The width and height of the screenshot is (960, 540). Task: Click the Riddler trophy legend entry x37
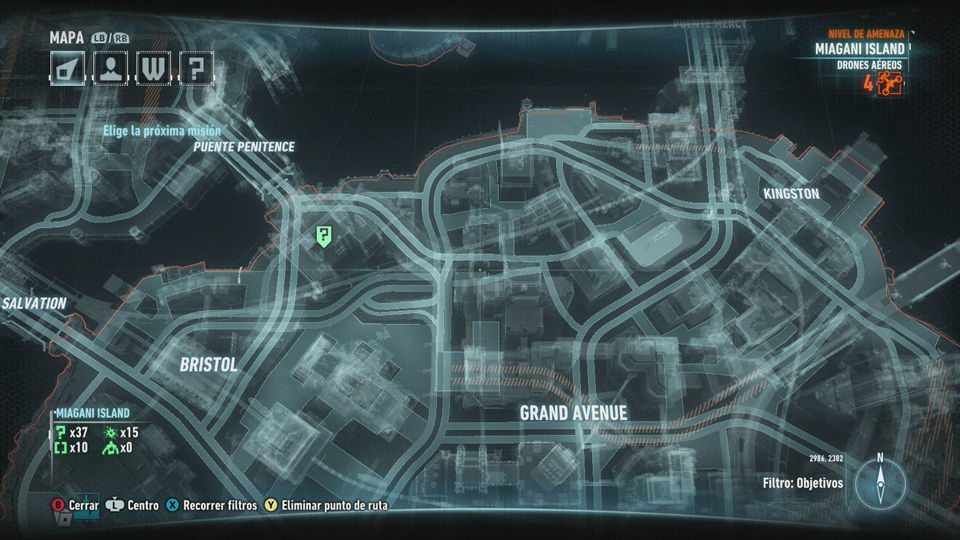(74, 432)
